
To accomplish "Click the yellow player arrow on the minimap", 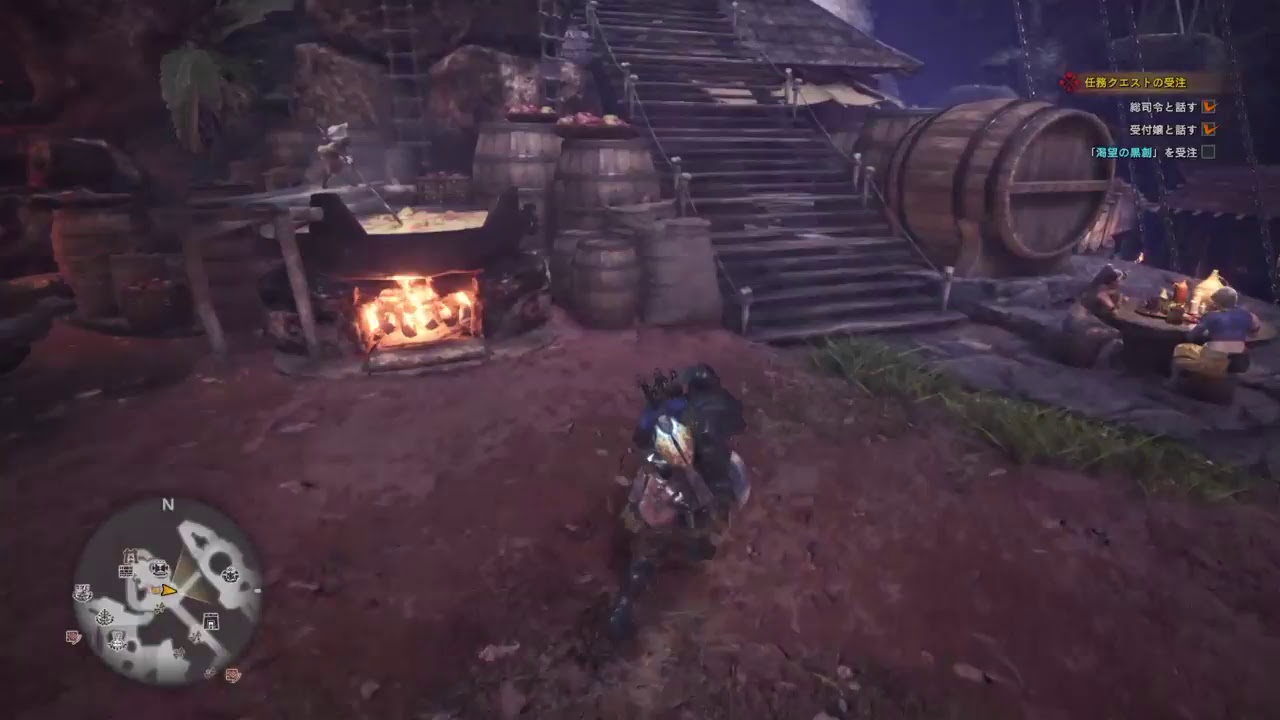I will coord(169,591).
